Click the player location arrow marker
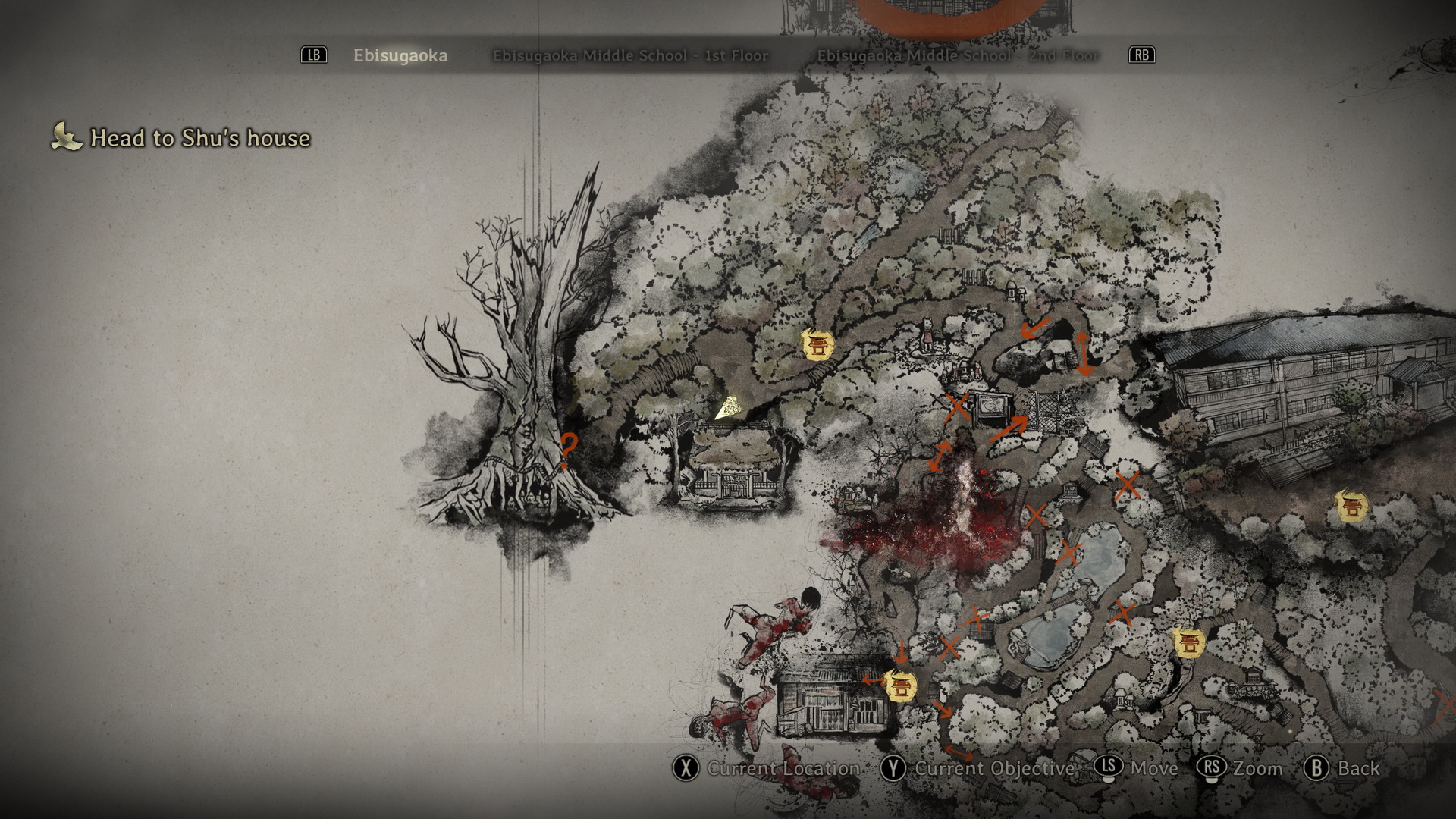 pyautogui.click(x=728, y=409)
